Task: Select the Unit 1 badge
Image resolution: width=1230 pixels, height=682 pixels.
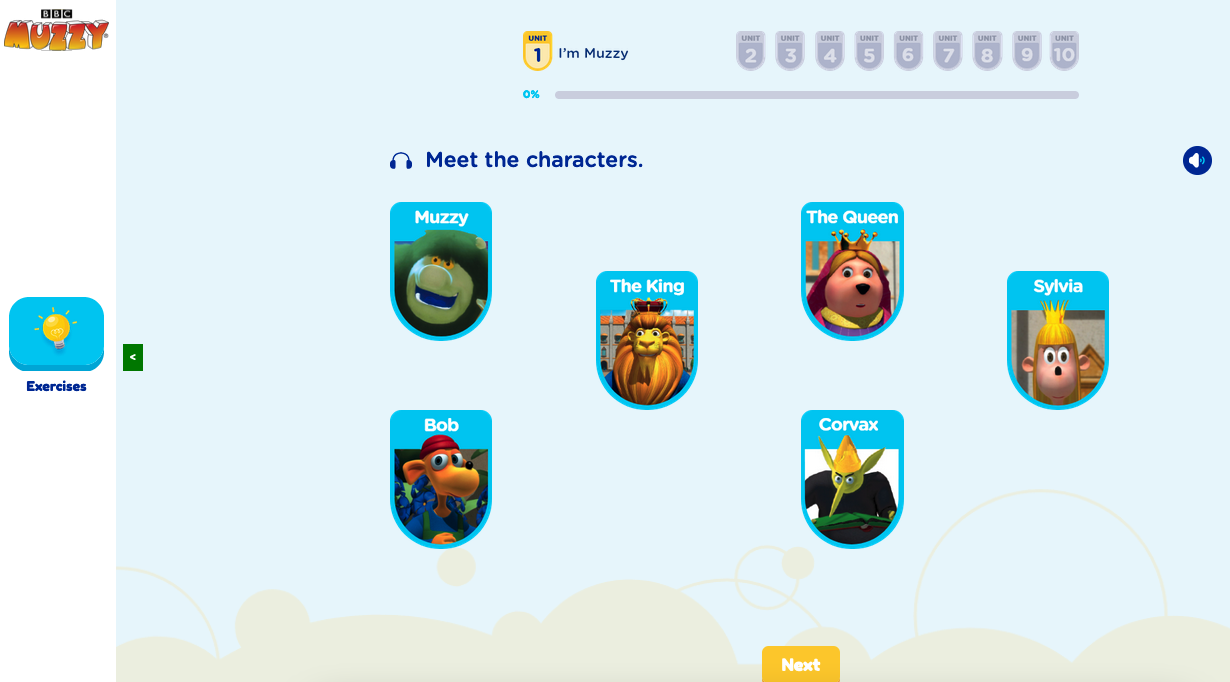Action: pyautogui.click(x=537, y=51)
